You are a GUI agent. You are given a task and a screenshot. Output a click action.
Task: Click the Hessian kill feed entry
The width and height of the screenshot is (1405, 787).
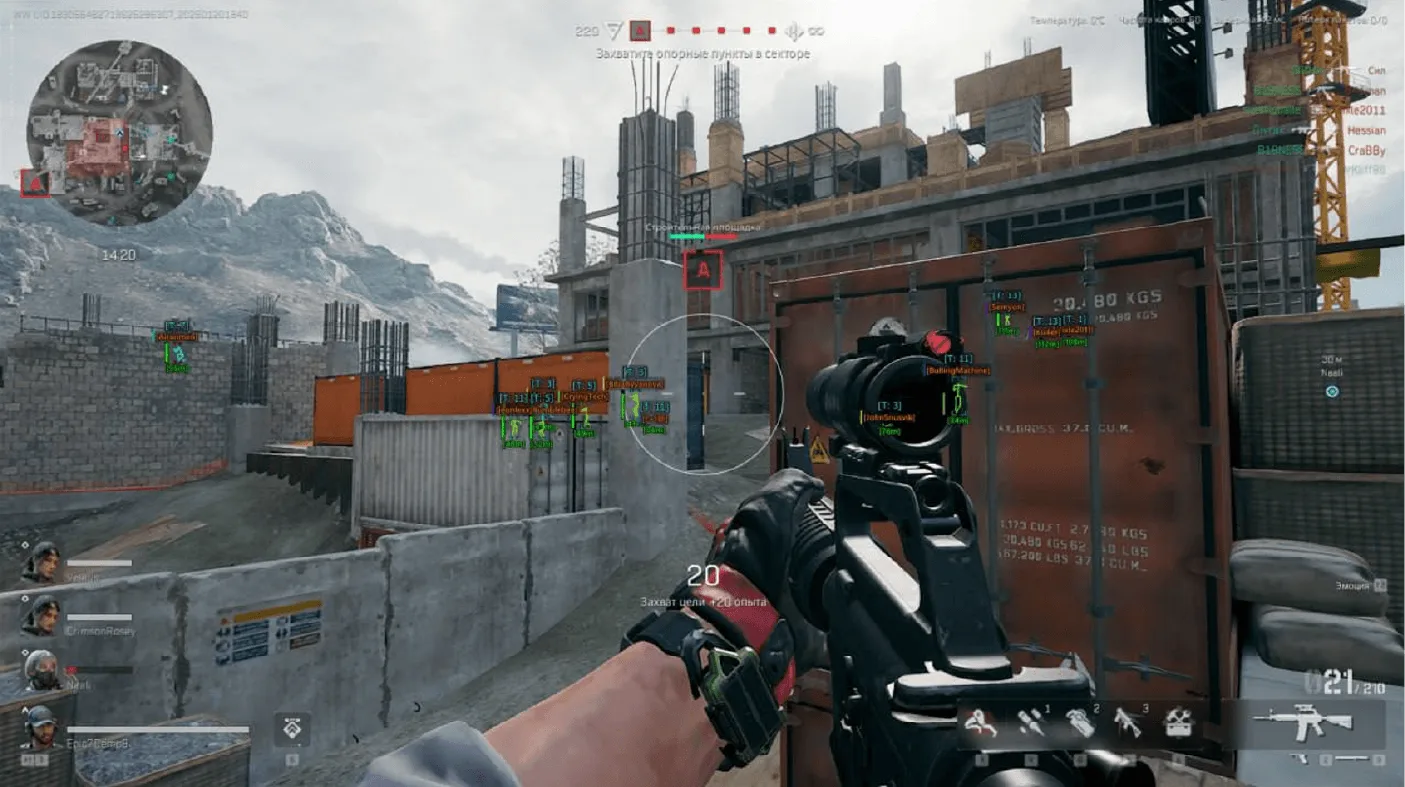point(1365,130)
